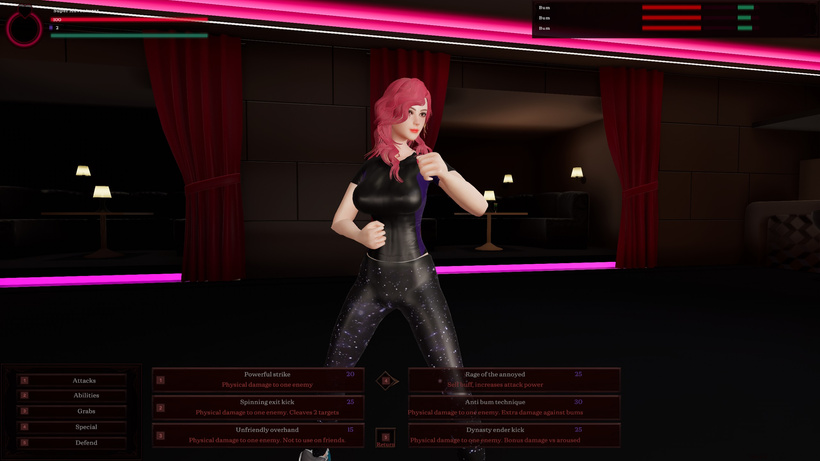
Task: Select the Spinning exit kick attack
Action: click(258, 407)
